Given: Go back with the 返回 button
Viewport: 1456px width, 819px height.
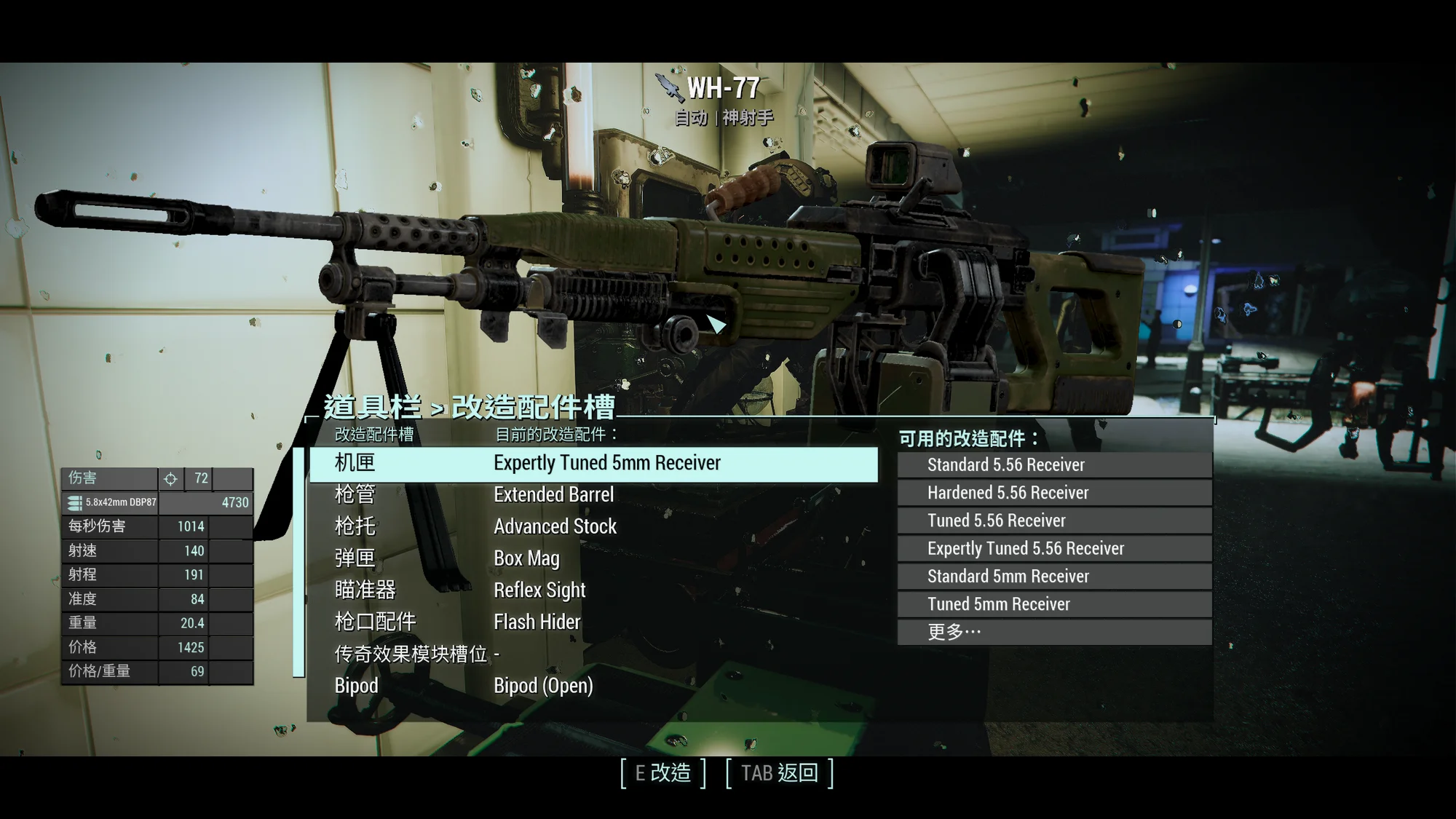Looking at the screenshot, I should coord(779,773).
